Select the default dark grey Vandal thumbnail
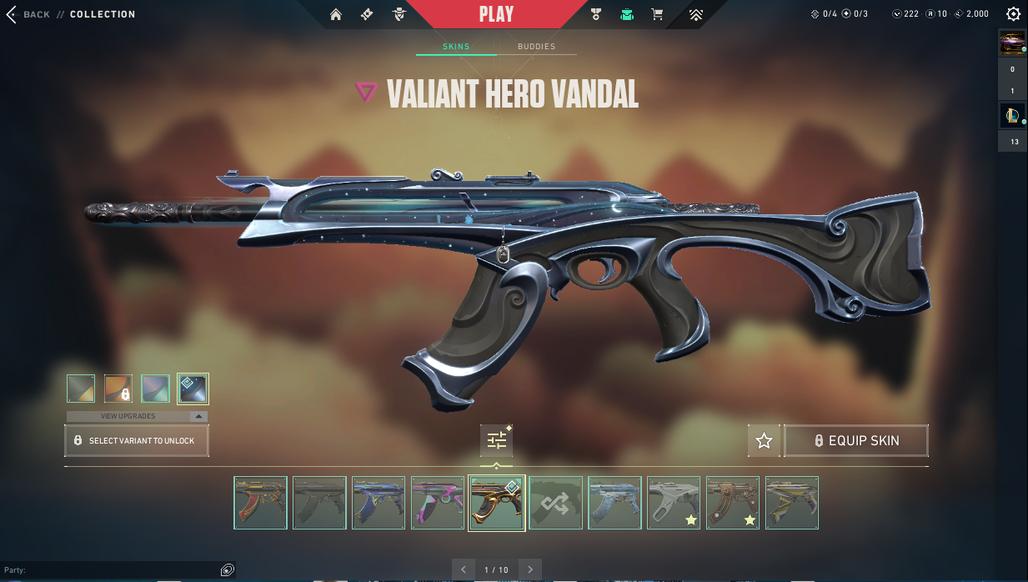Viewport: 1028px width, 582px height. 320,503
